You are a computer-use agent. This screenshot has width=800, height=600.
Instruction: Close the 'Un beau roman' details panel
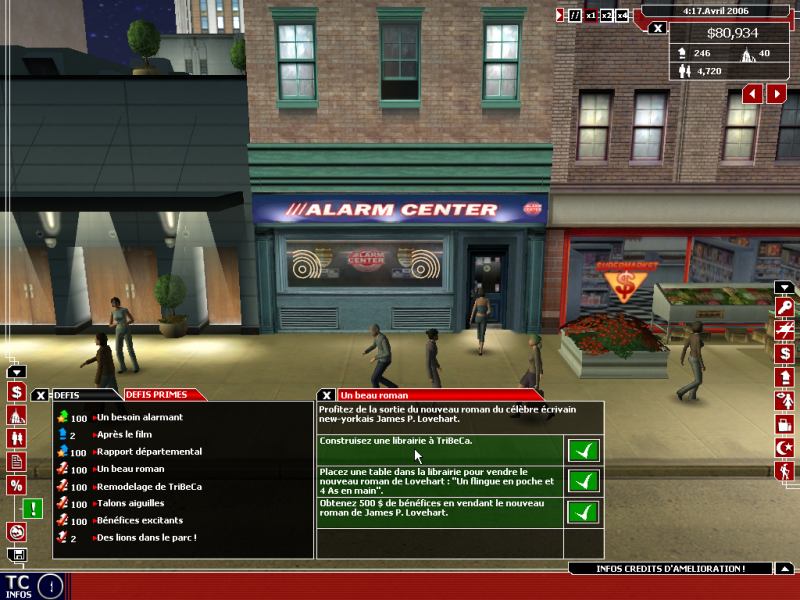[327, 395]
